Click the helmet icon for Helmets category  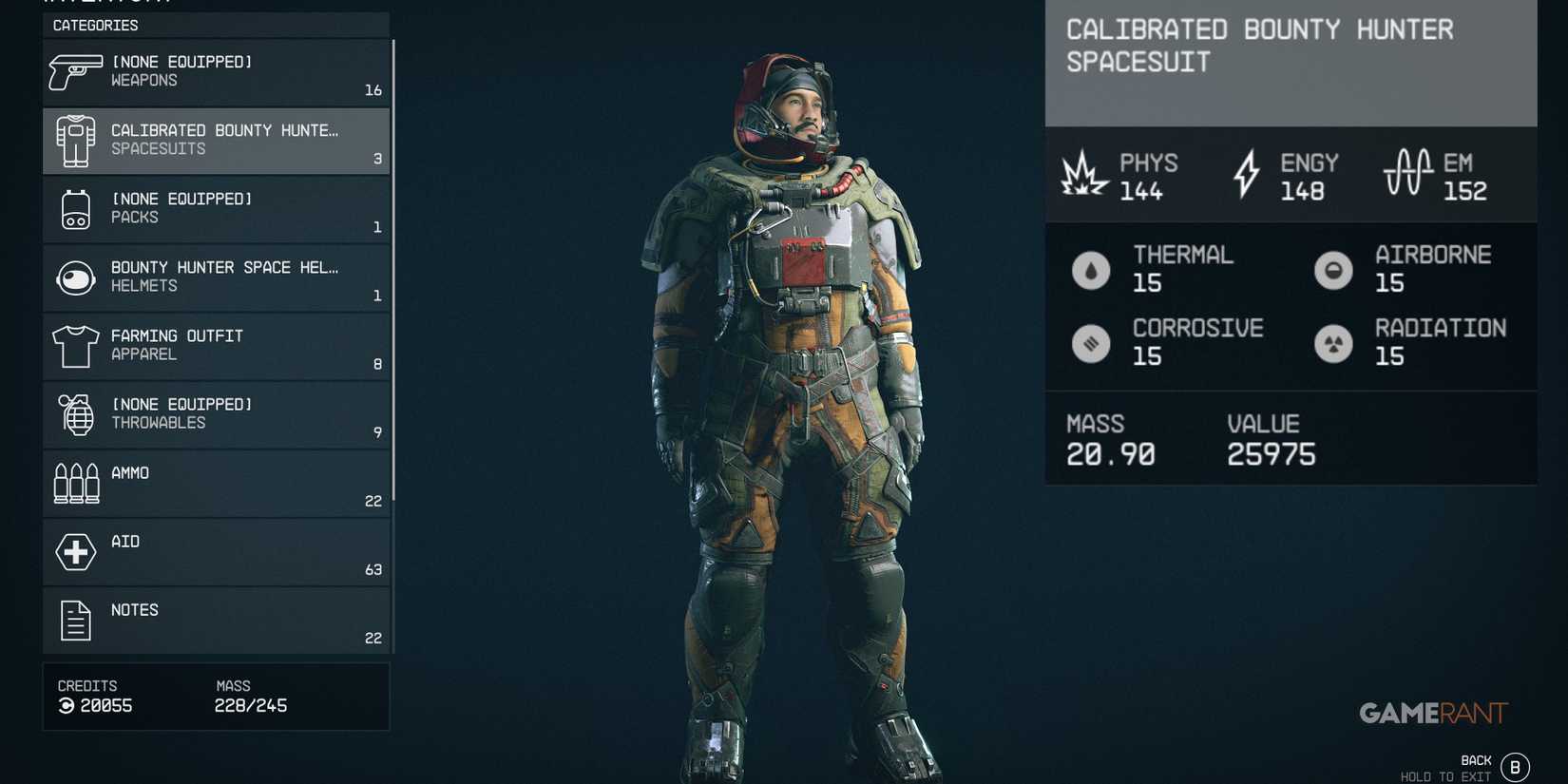tap(75, 277)
